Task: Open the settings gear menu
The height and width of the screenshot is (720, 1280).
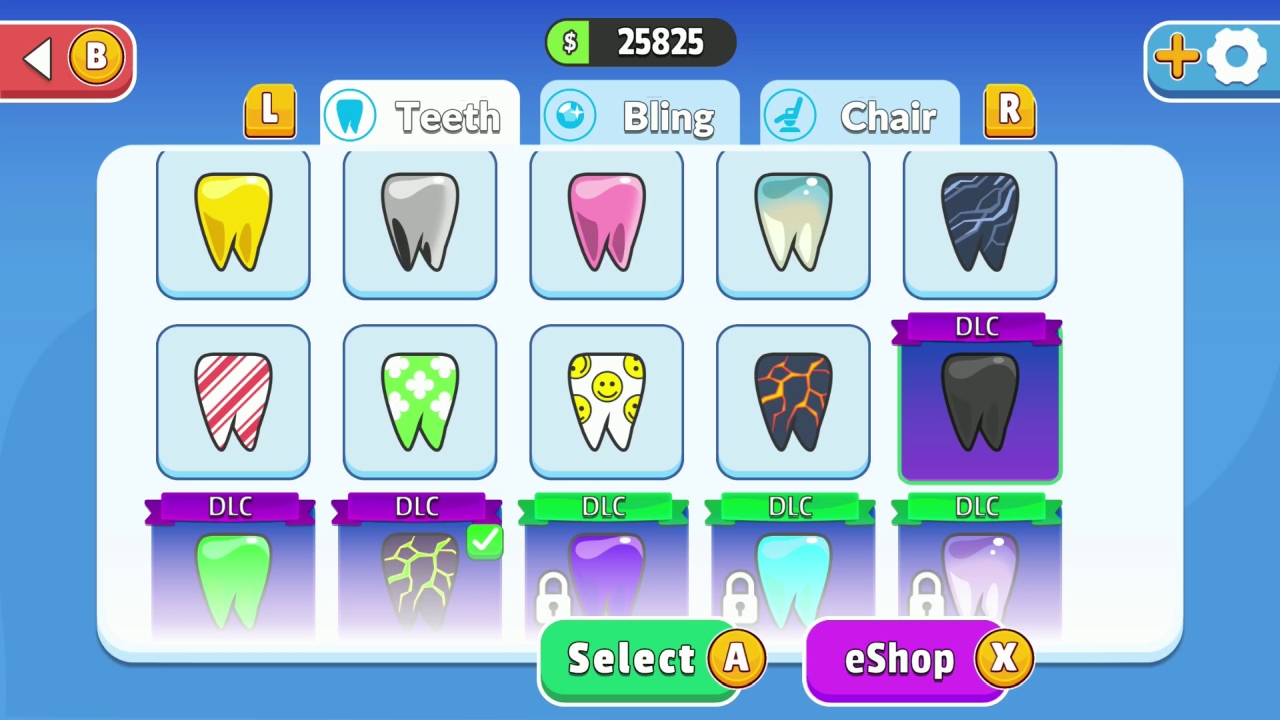Action: click(x=1237, y=56)
